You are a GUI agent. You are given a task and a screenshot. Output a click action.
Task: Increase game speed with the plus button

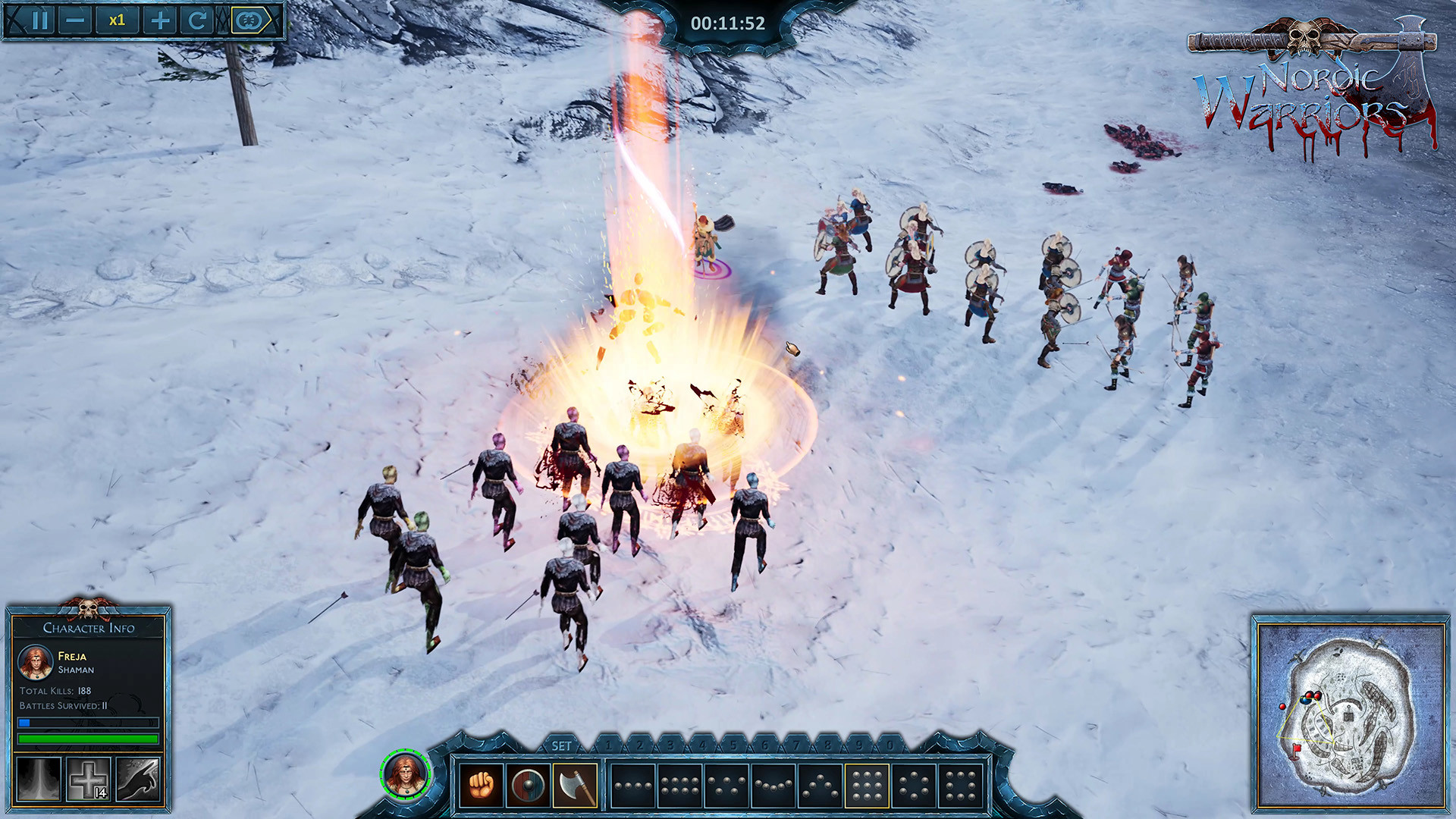pyautogui.click(x=158, y=19)
